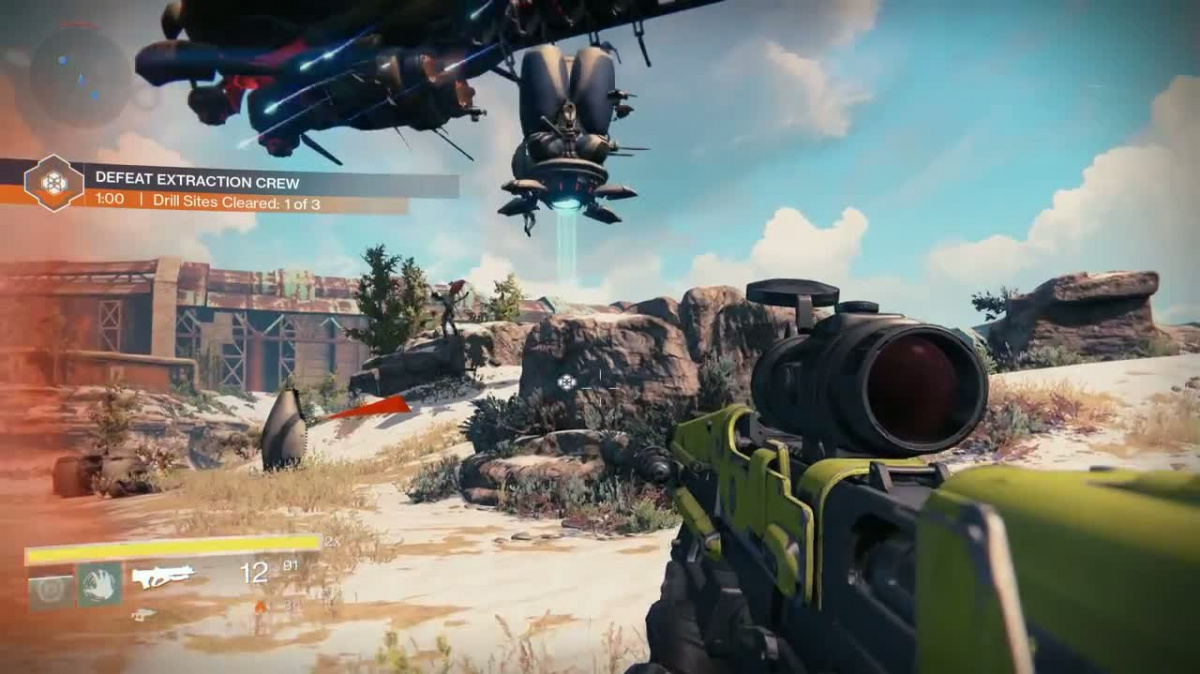Switch to the small secondary weapon icon
This screenshot has height=674, width=1200.
pyautogui.click(x=144, y=614)
